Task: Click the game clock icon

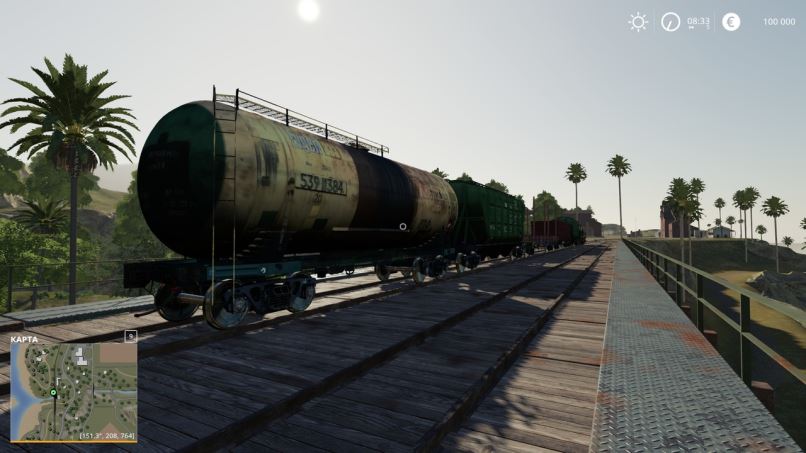Action: pyautogui.click(x=671, y=22)
